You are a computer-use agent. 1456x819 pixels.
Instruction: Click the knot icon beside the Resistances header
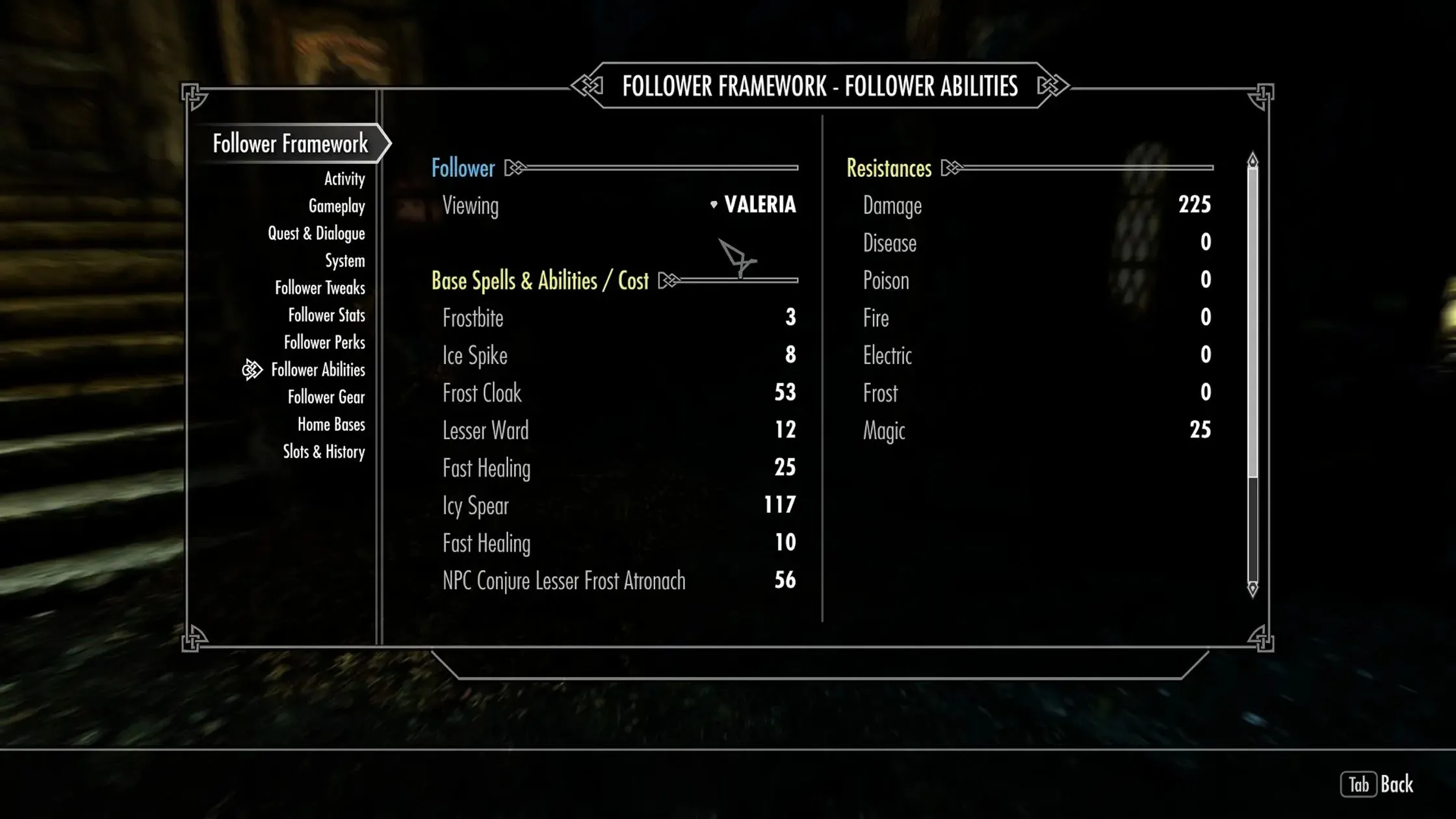click(x=953, y=168)
